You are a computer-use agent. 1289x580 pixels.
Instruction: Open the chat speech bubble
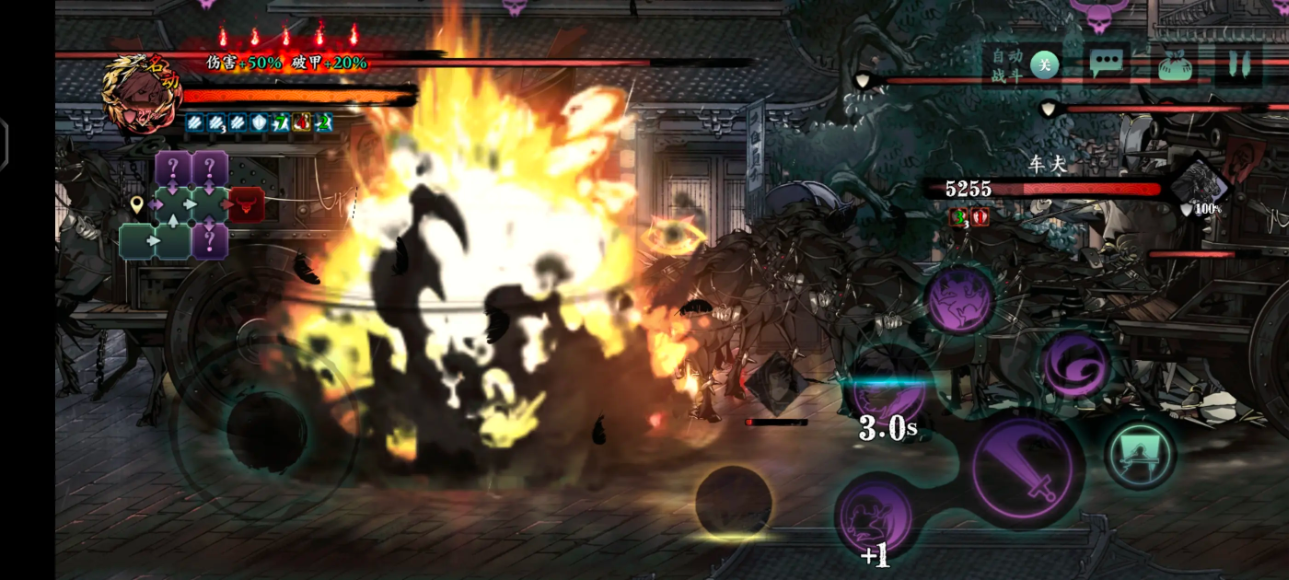[1105, 65]
